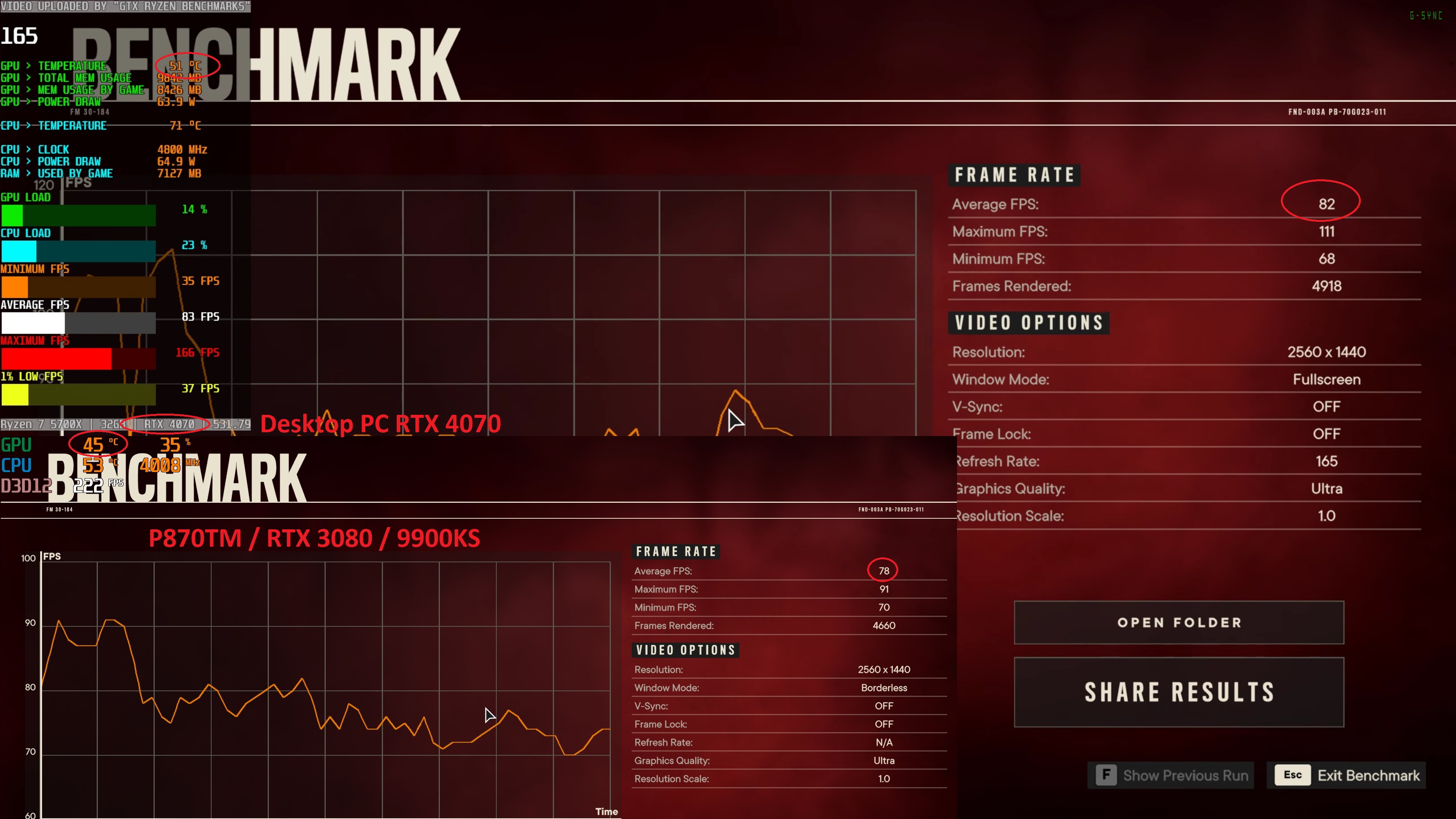Toggle the Frame Lock setting
This screenshot has height=819, width=1456.
[x=1326, y=433]
